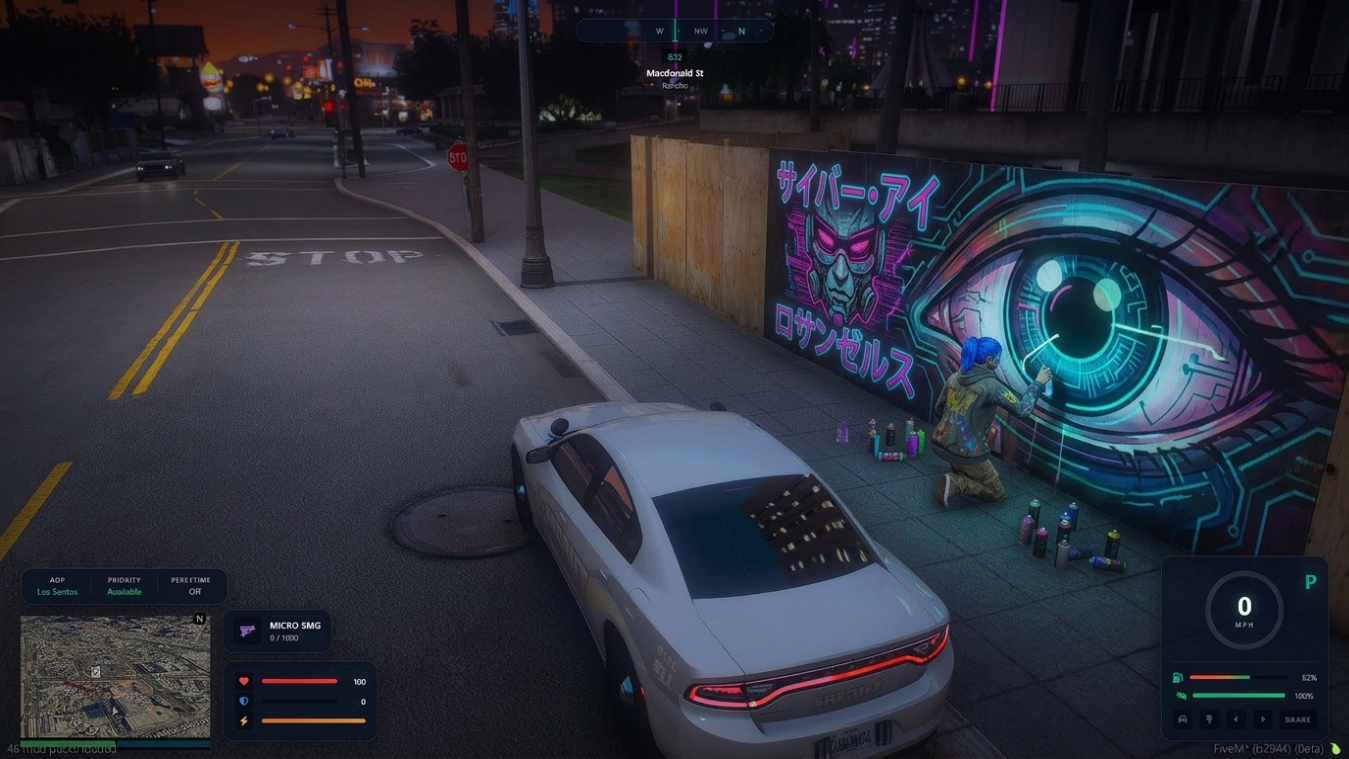Screen dimensions: 1349x759
Task: Click the blue shield armor icon
Action: (244, 701)
